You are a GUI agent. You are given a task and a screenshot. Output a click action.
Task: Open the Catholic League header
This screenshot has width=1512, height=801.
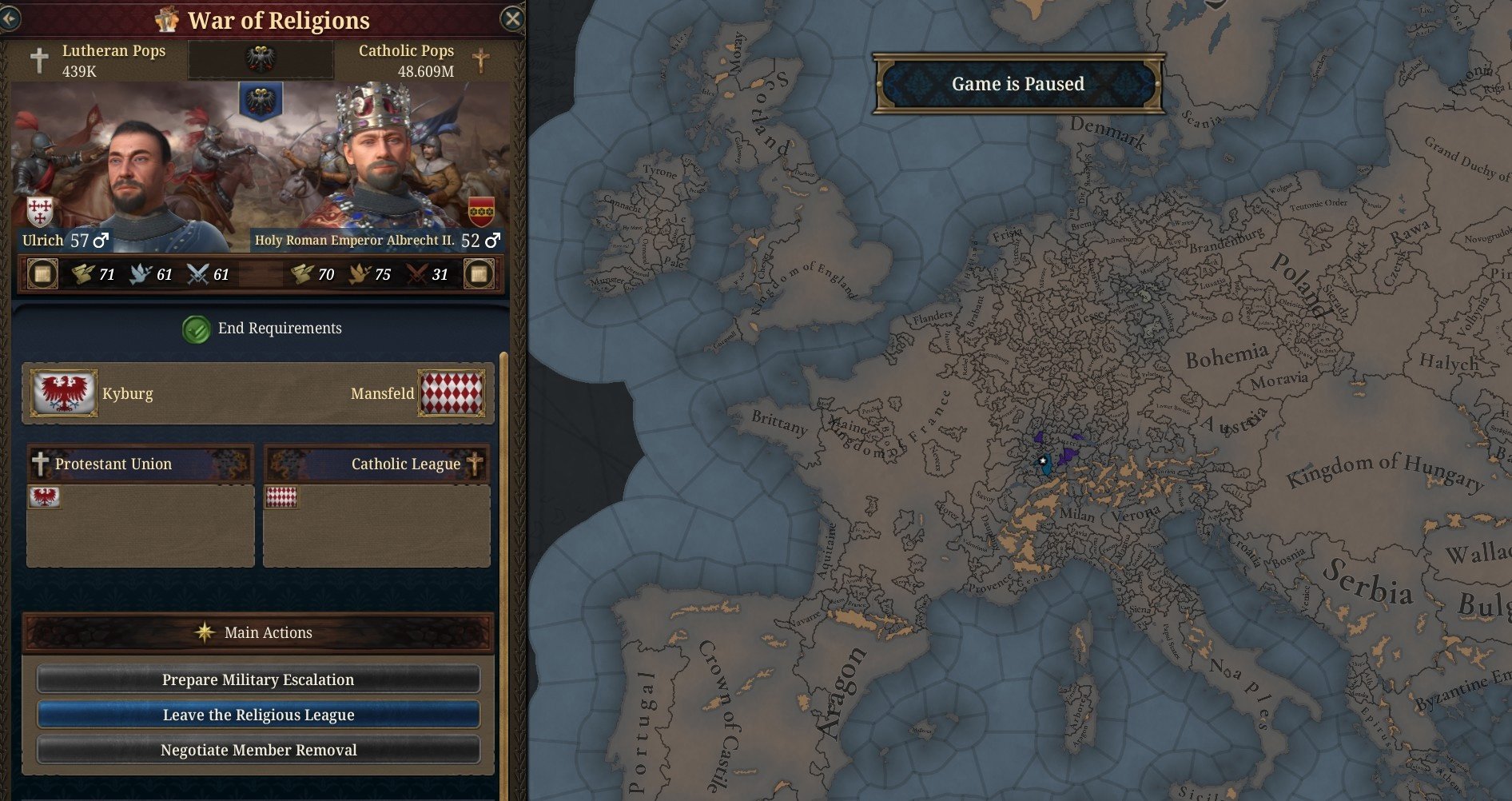(x=376, y=464)
